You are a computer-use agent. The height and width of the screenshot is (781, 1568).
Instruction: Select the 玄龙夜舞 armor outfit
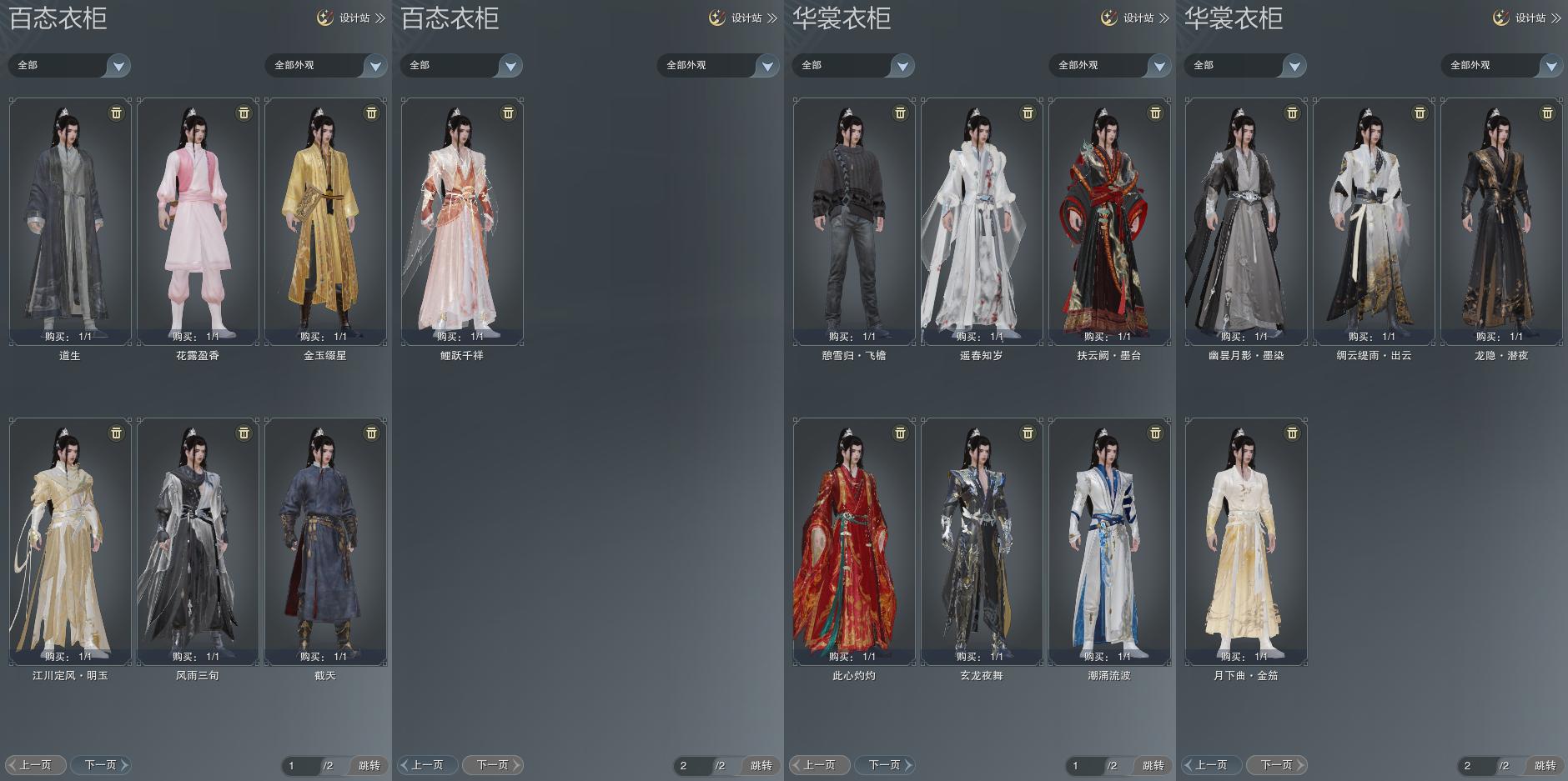point(982,542)
